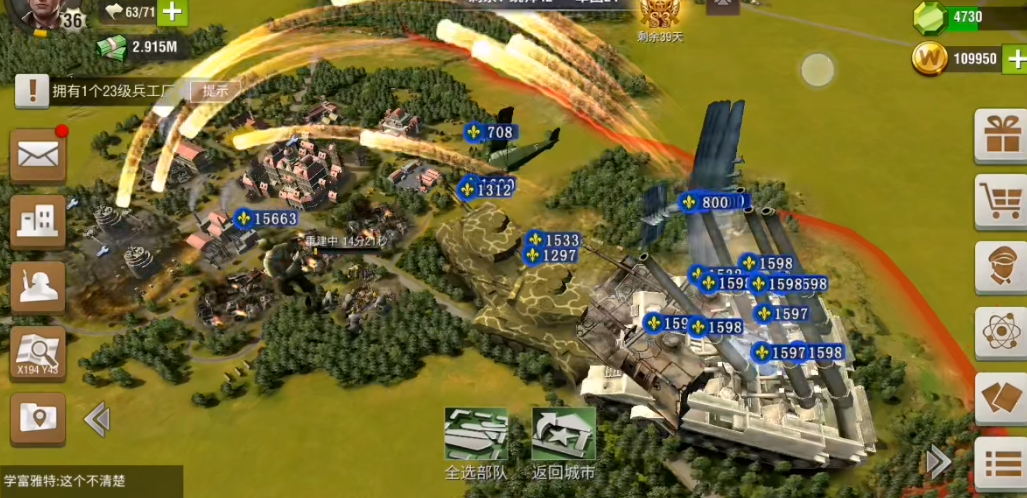Open the city buildings menu

37,221
